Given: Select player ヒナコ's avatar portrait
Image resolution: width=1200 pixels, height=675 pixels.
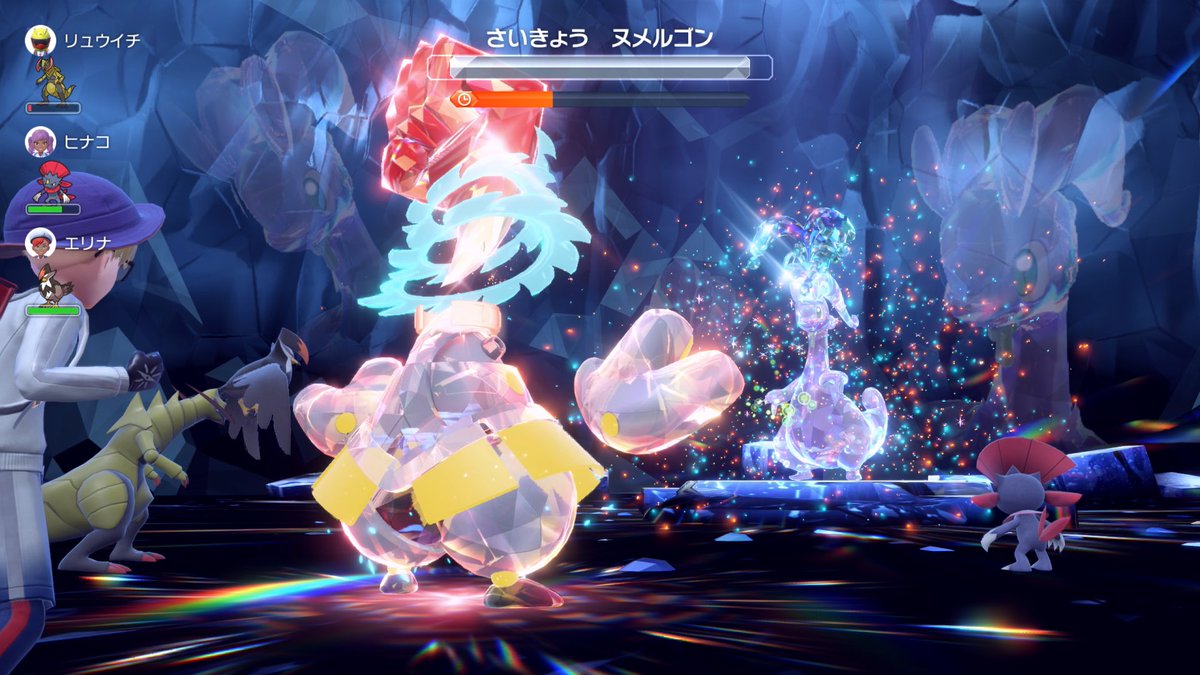Looking at the screenshot, I should pos(40,141).
